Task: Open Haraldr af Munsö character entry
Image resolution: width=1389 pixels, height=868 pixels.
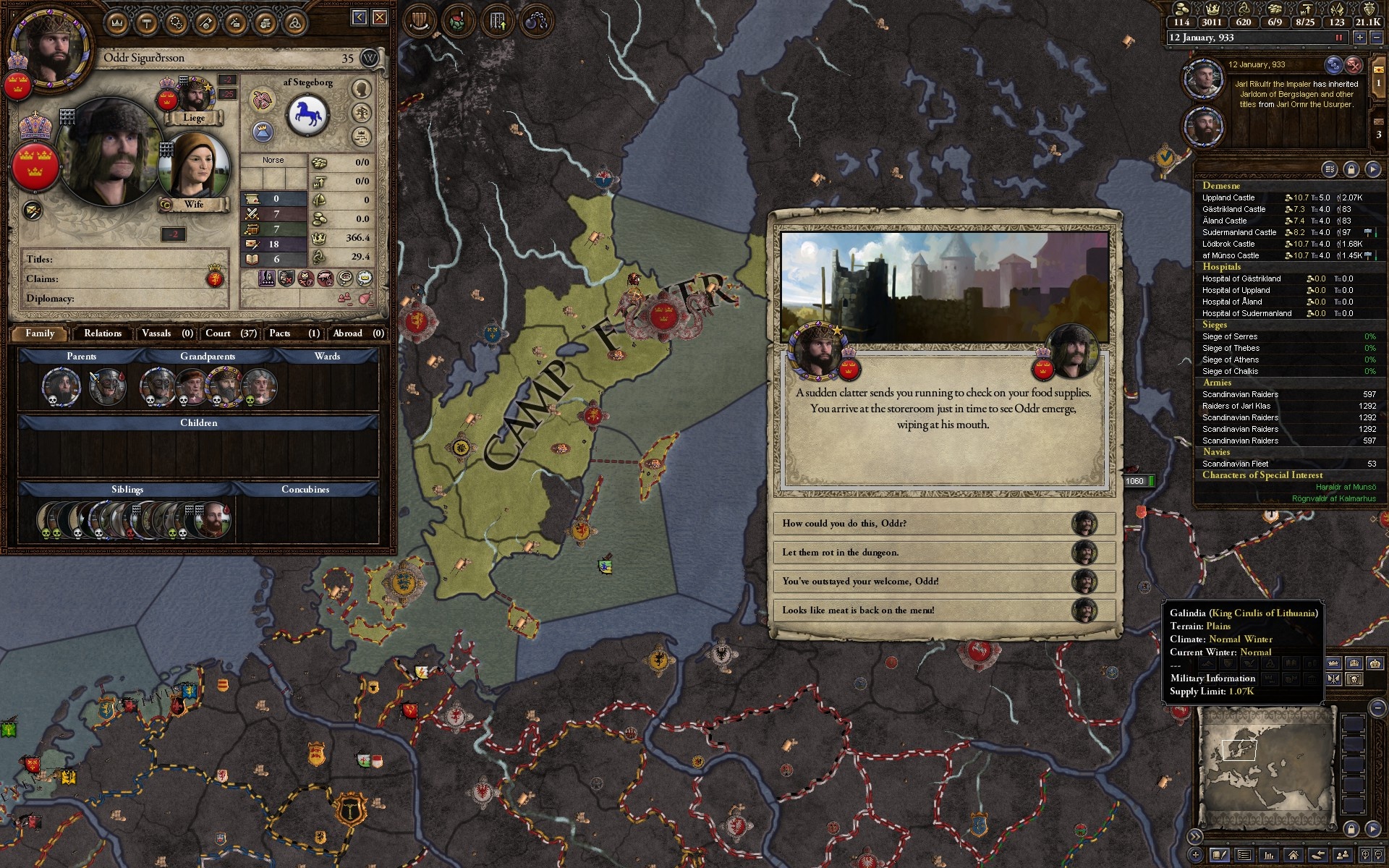Action: coord(1346,487)
